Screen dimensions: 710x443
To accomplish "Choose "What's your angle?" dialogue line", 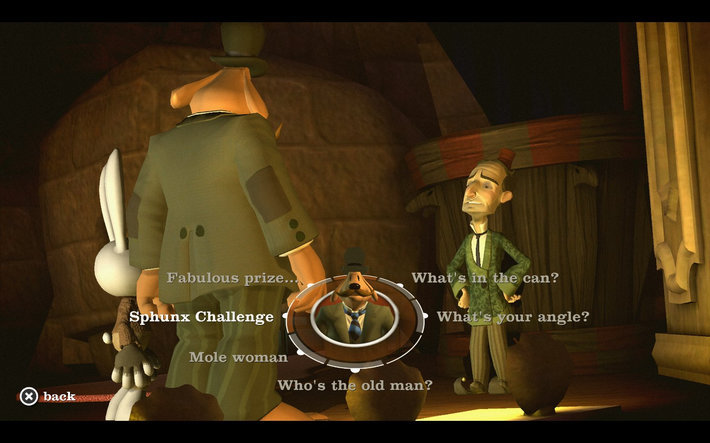I will (x=512, y=317).
